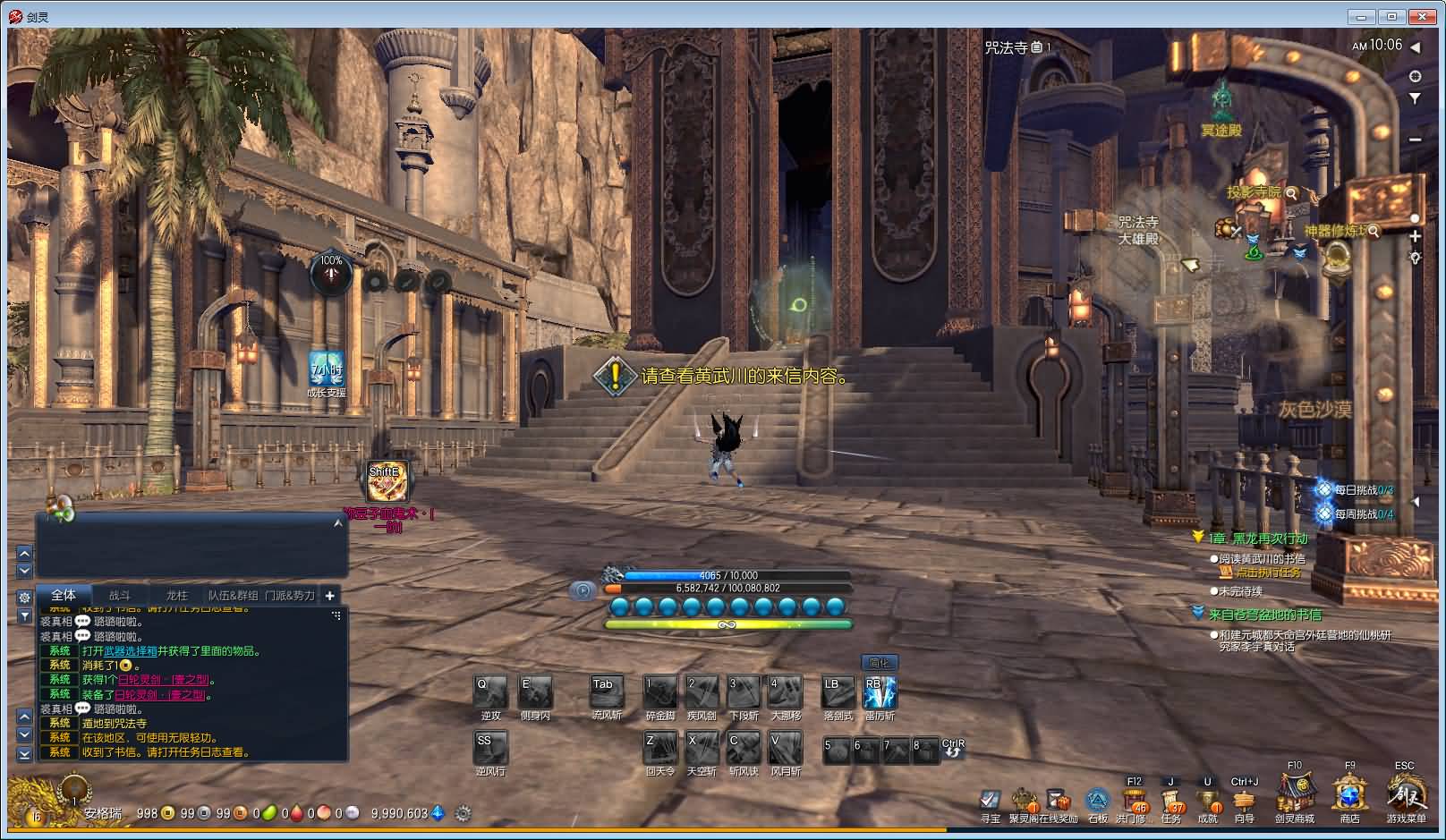The width and height of the screenshot is (1446, 840).
Task: Open chat settings gear icon
Action: 25,597
